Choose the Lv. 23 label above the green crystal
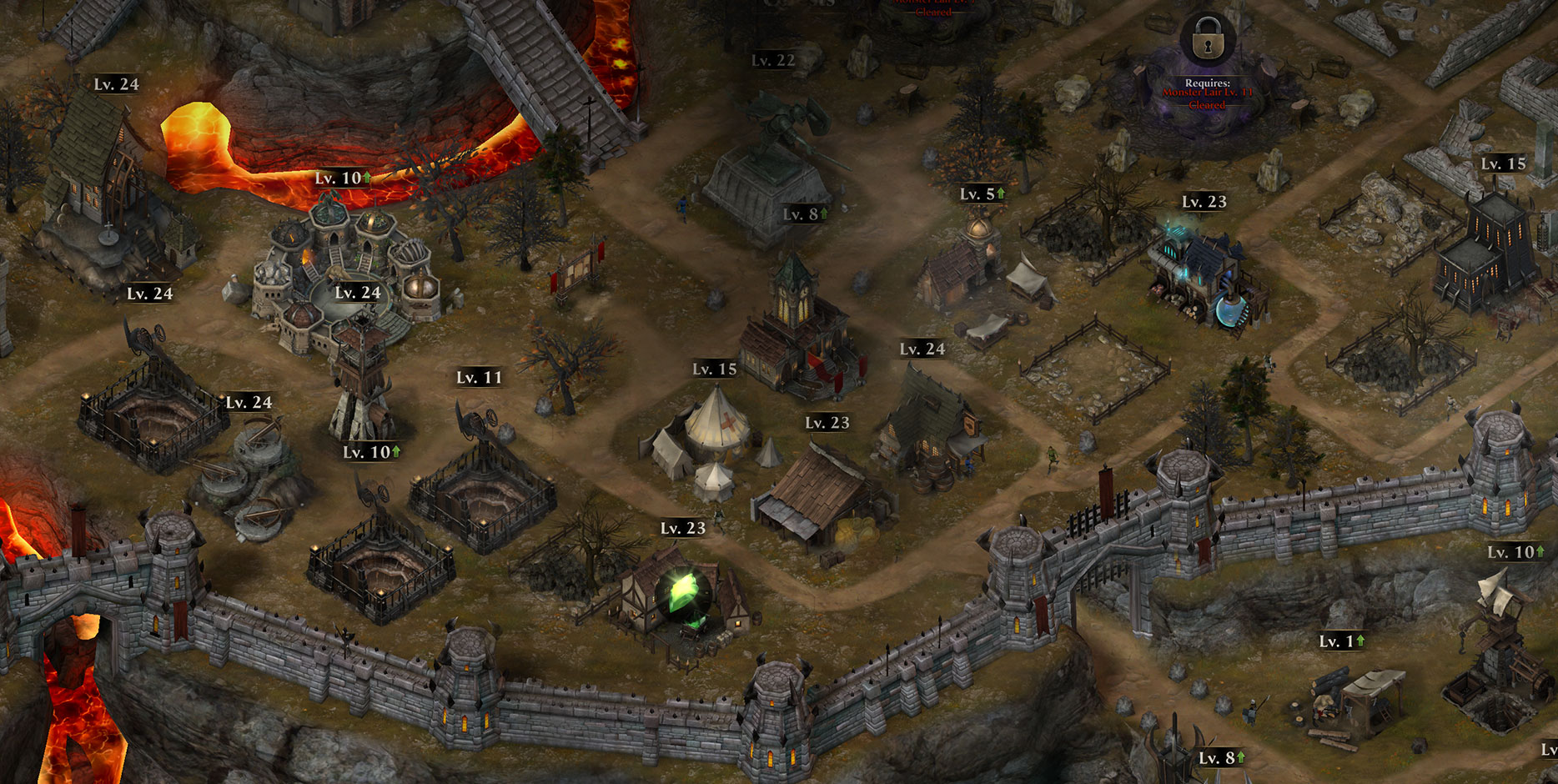The width and height of the screenshot is (1558, 784). point(683,528)
